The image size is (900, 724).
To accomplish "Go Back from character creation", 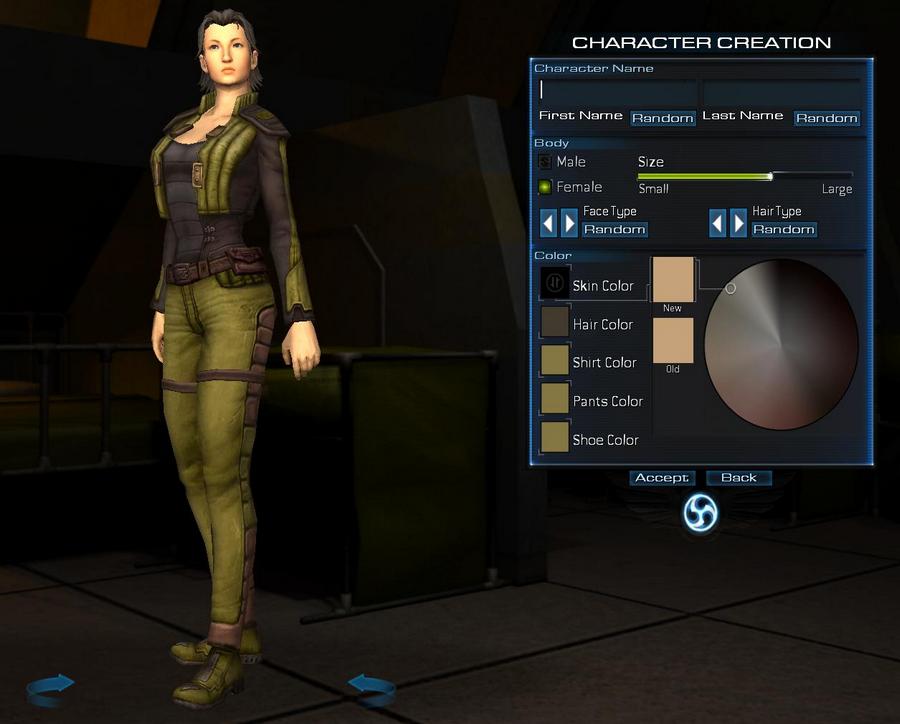I will tap(738, 478).
